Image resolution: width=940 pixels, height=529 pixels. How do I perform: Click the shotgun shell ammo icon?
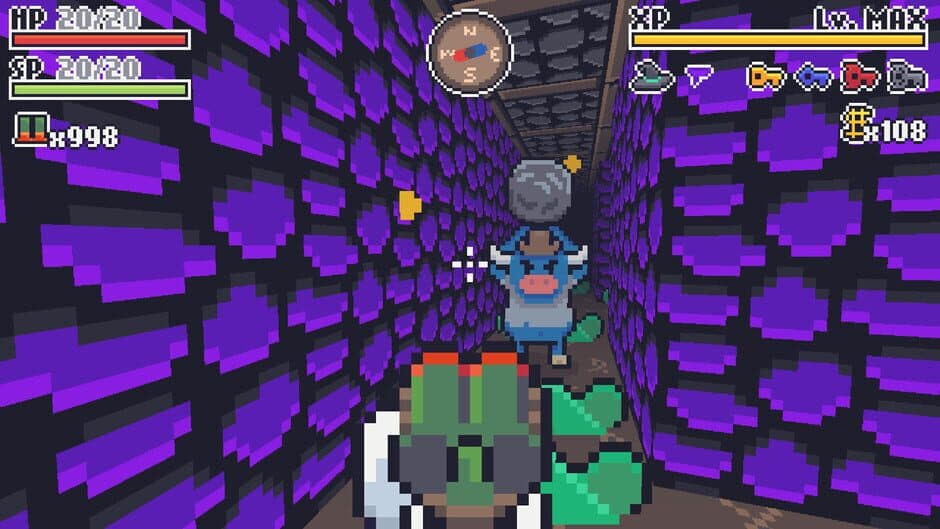point(30,130)
